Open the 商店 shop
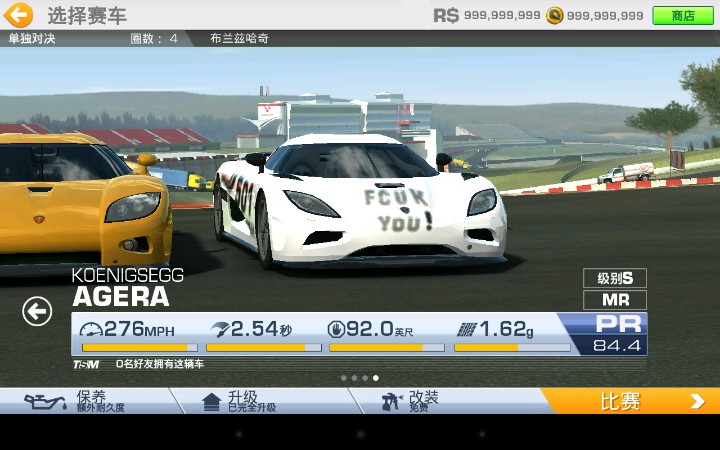The height and width of the screenshot is (450, 720). (682, 15)
